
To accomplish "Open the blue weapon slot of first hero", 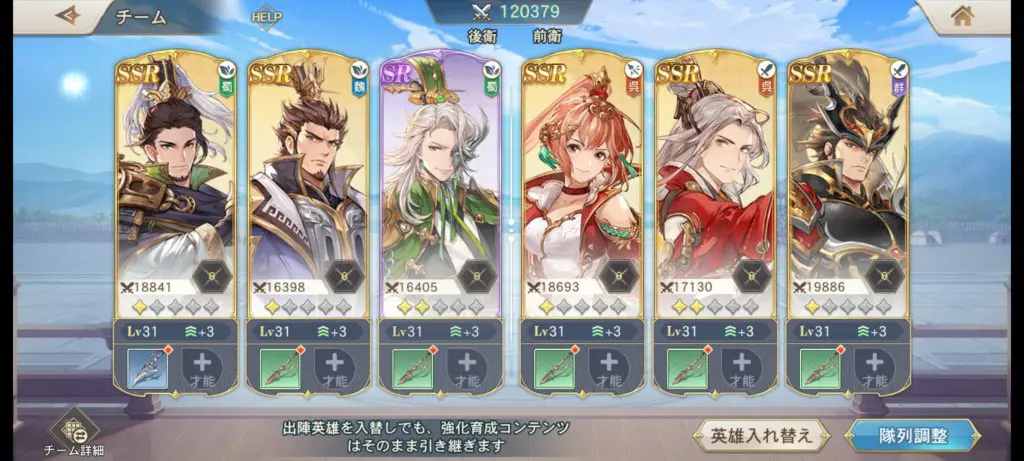I will [147, 369].
